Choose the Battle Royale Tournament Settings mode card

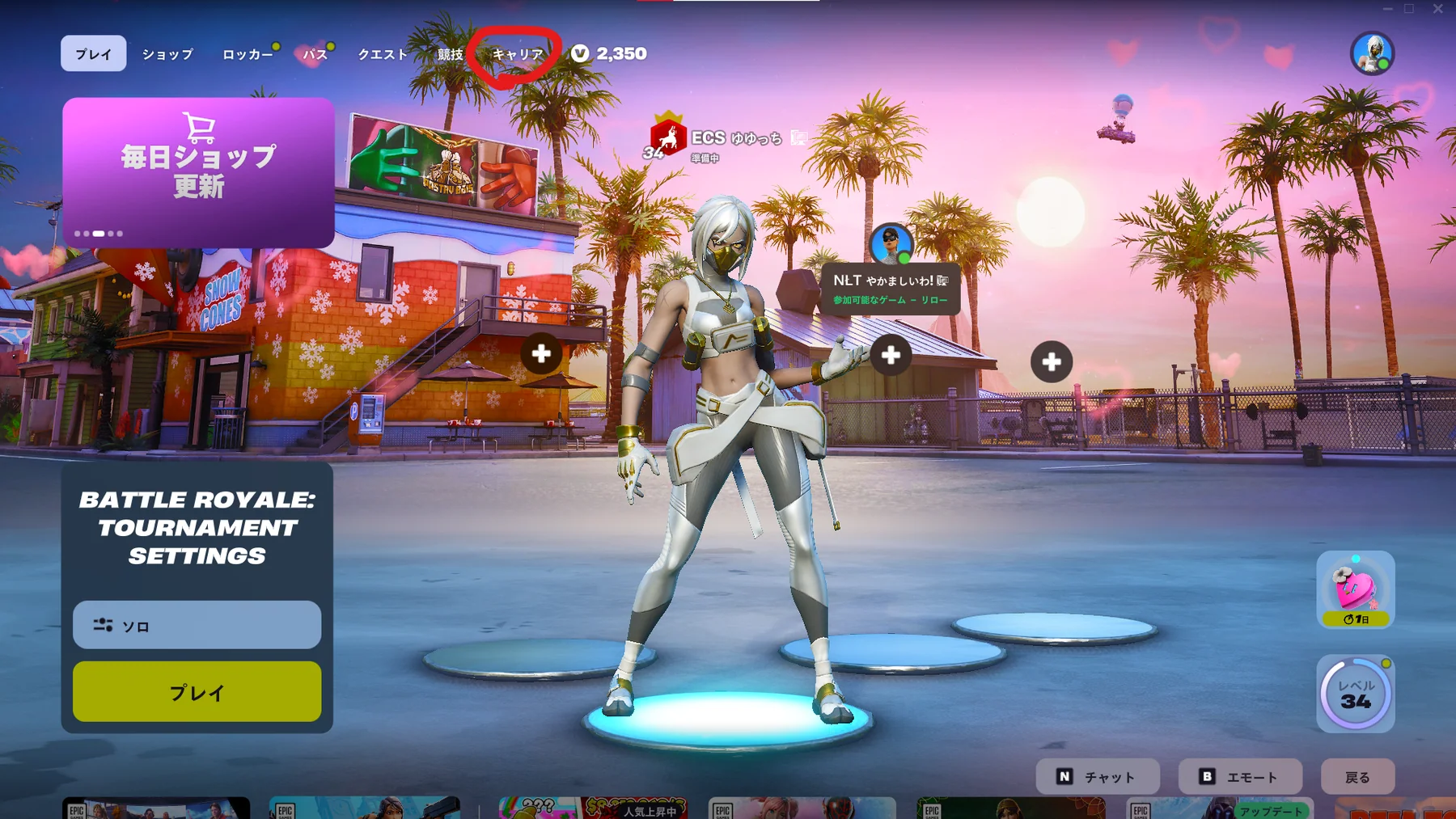coord(197,527)
